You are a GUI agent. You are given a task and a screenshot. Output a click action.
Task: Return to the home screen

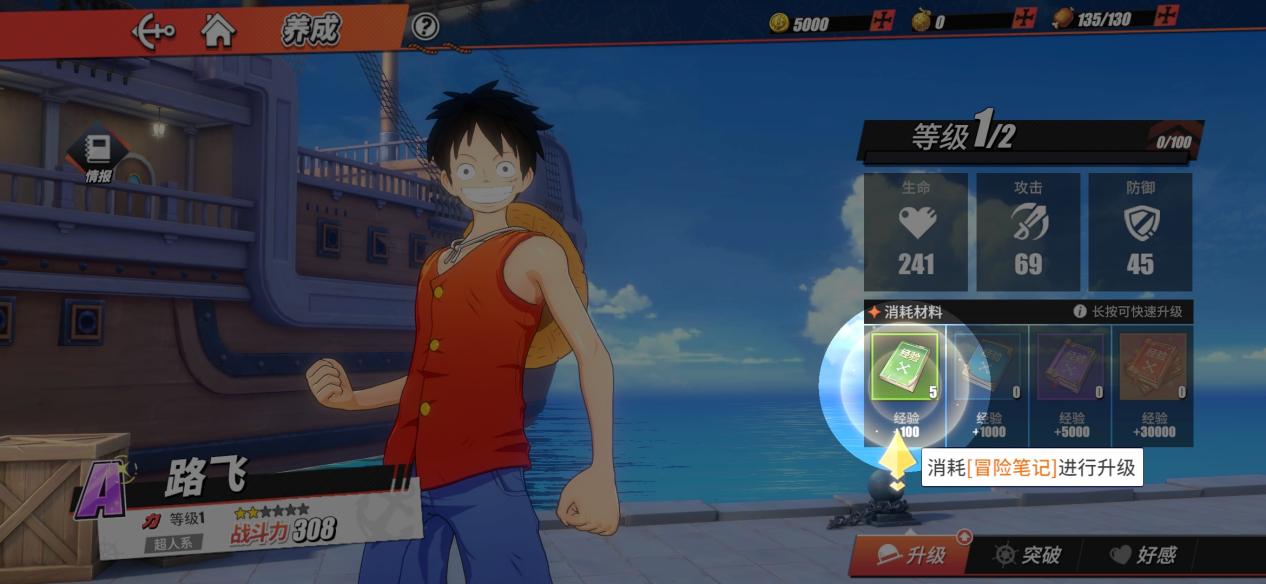(x=218, y=31)
